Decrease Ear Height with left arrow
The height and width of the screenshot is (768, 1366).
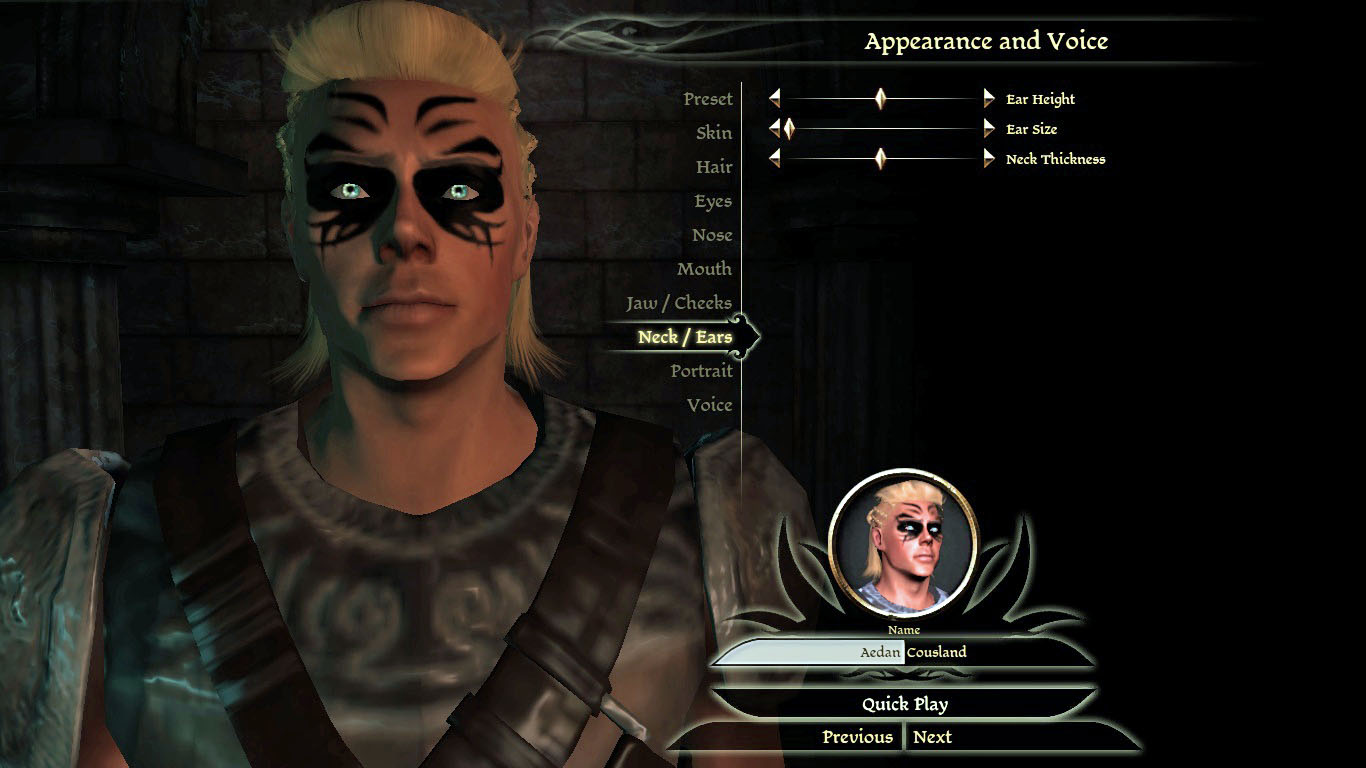(x=774, y=99)
